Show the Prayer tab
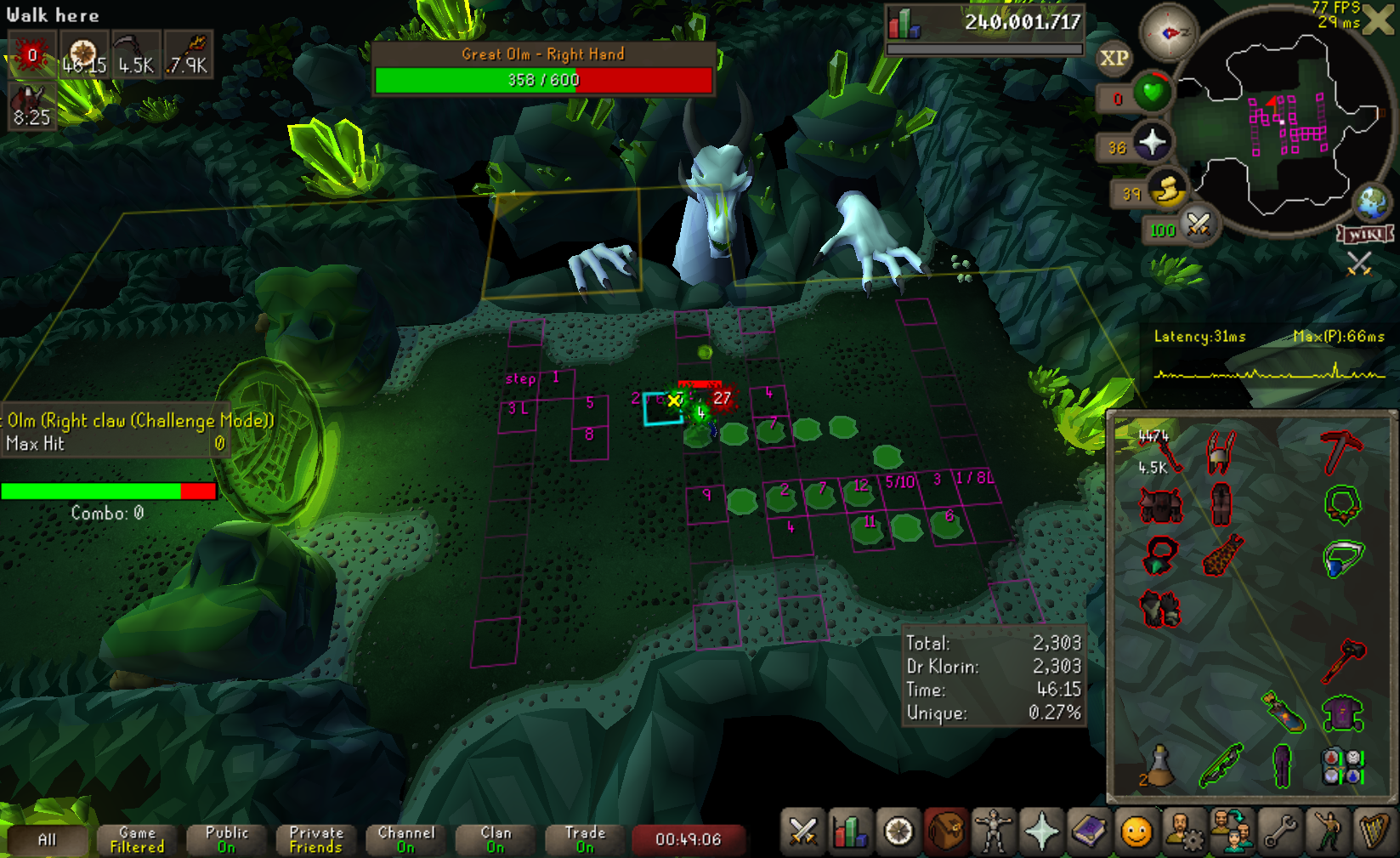 (x=1041, y=832)
